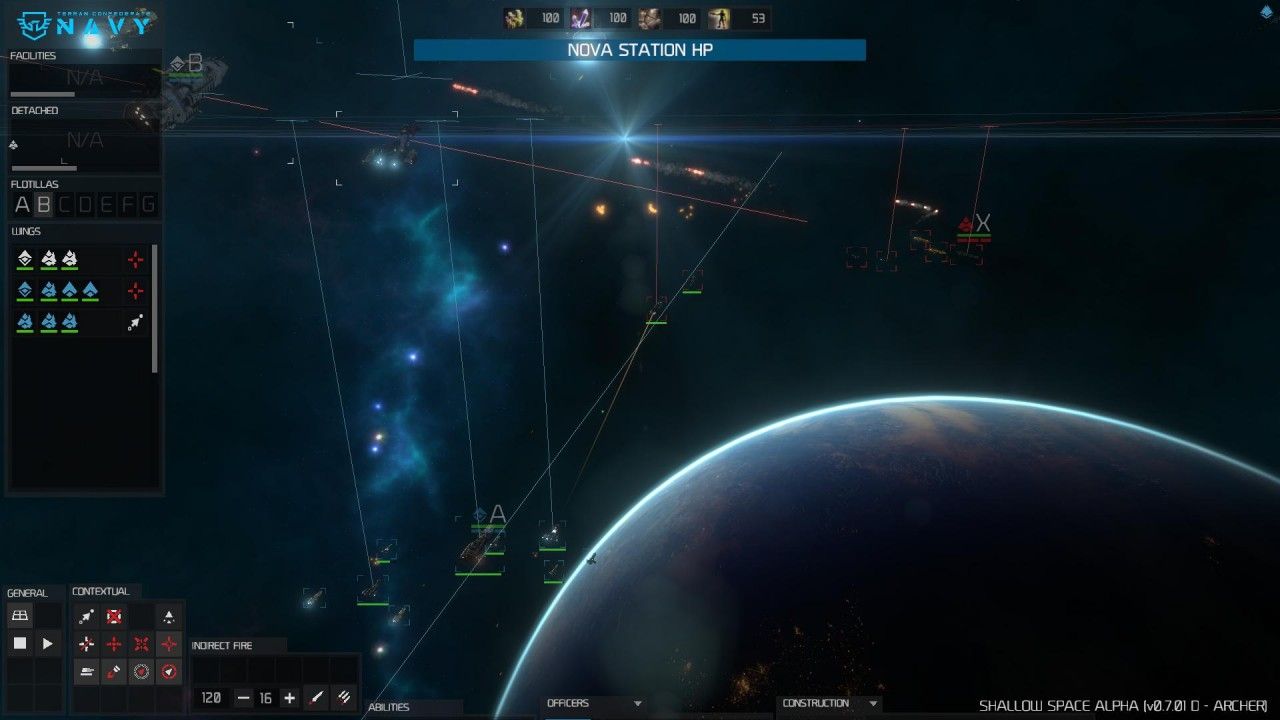
Task: Click the red crossed-out square contextual icon
Action: (x=115, y=617)
